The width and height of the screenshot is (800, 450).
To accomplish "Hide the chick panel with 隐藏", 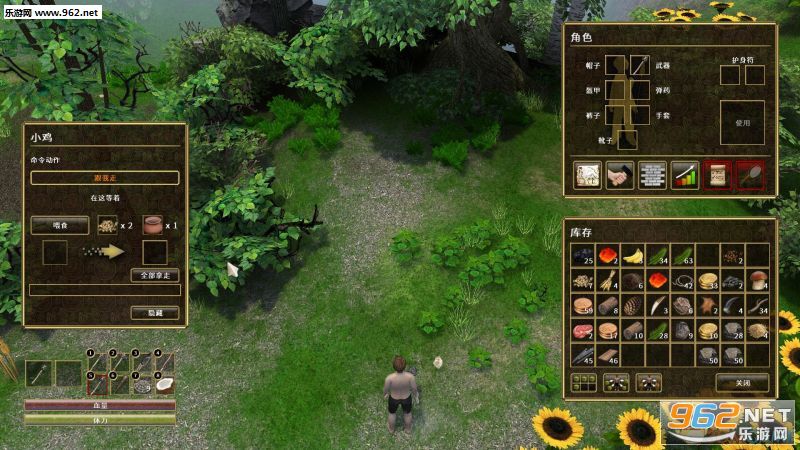I will [155, 313].
